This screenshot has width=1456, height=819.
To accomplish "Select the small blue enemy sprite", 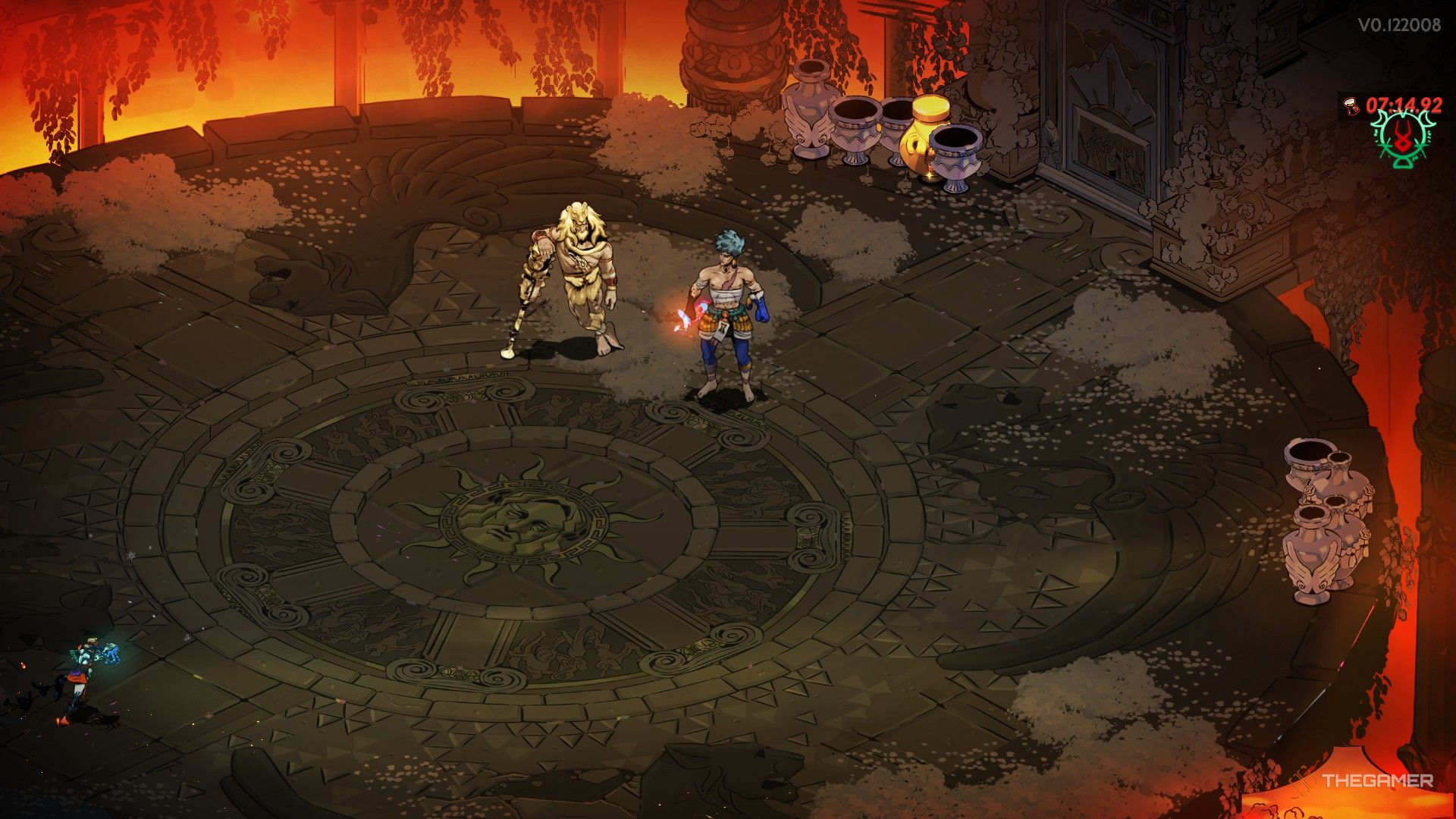I will pos(91,667).
